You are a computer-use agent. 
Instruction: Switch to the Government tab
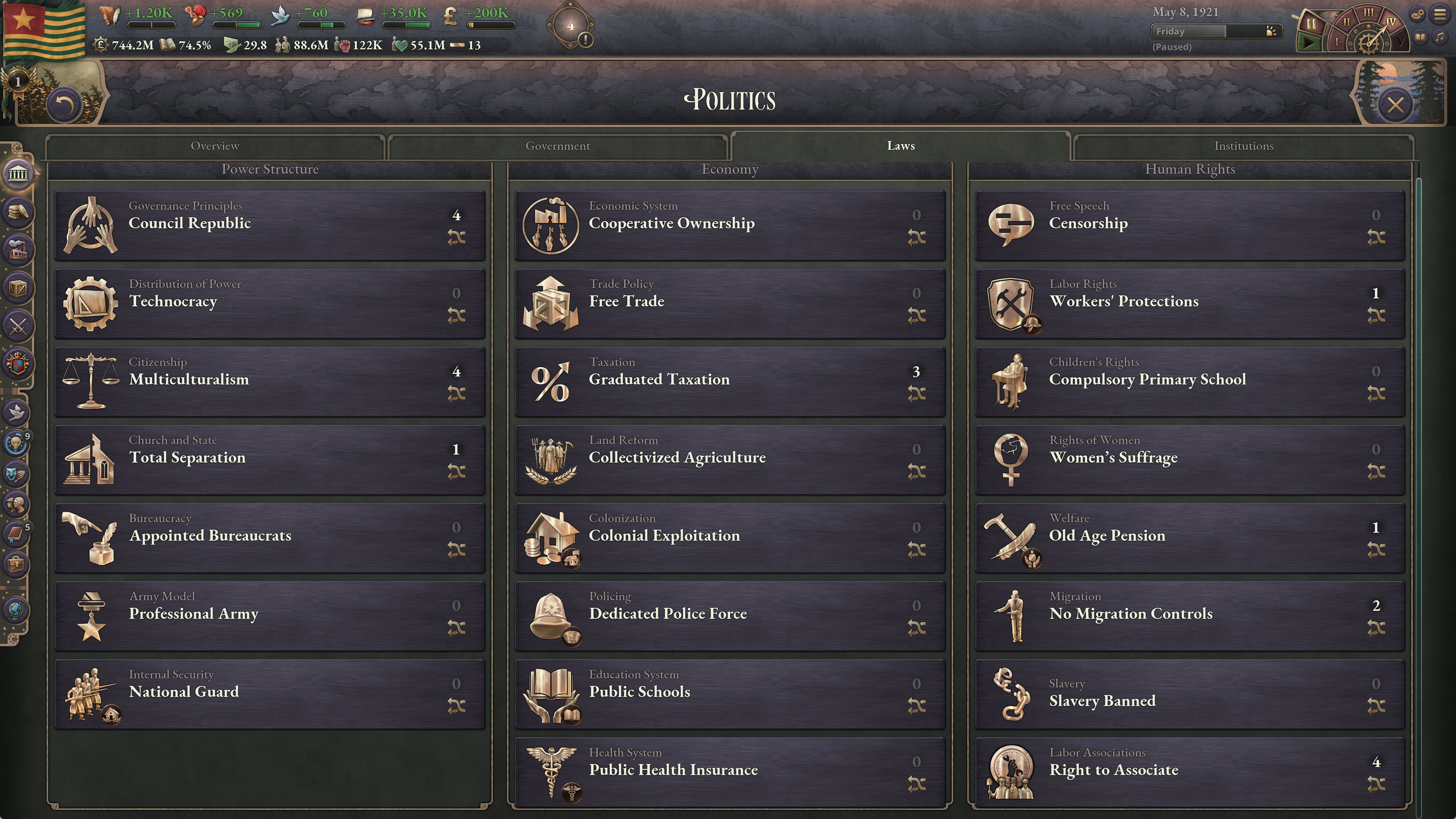pos(558,146)
